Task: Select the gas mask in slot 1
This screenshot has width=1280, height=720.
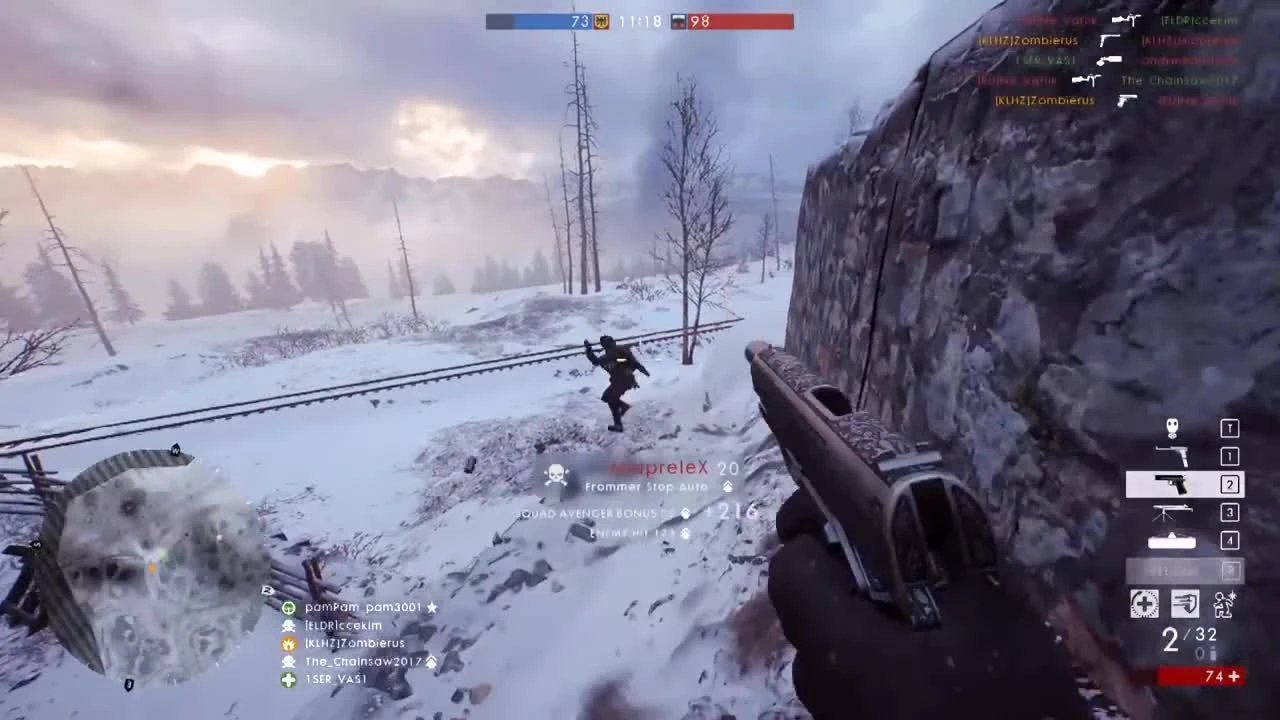Action: pyautogui.click(x=1173, y=428)
